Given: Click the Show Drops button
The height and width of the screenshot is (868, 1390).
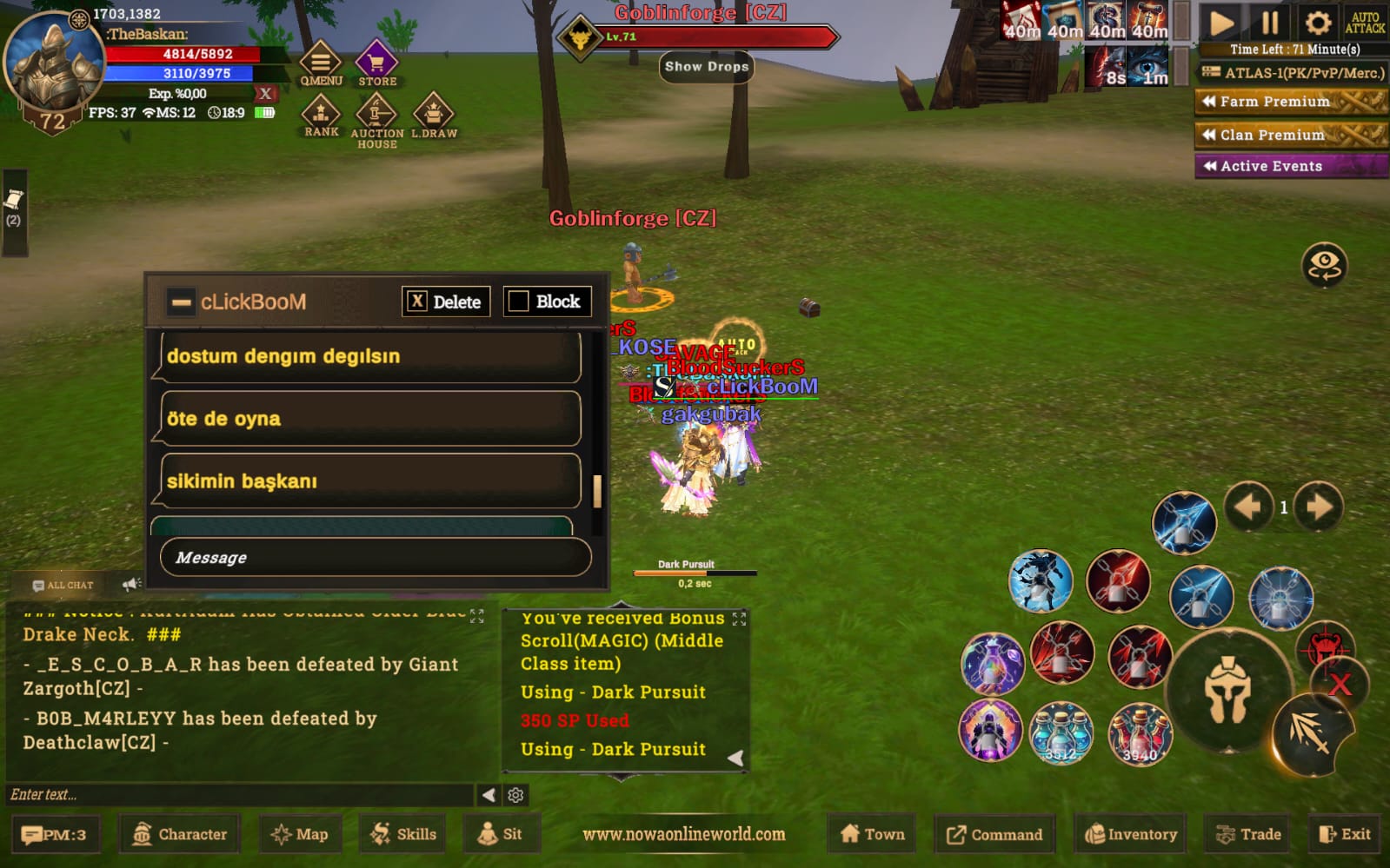Looking at the screenshot, I should point(706,67).
